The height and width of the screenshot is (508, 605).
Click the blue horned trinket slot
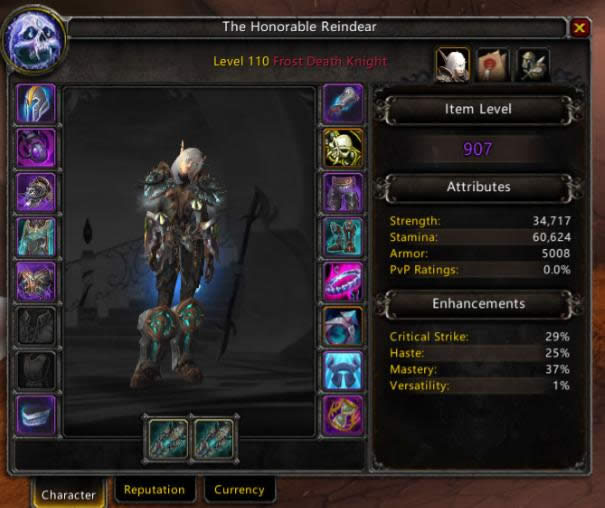click(342, 370)
